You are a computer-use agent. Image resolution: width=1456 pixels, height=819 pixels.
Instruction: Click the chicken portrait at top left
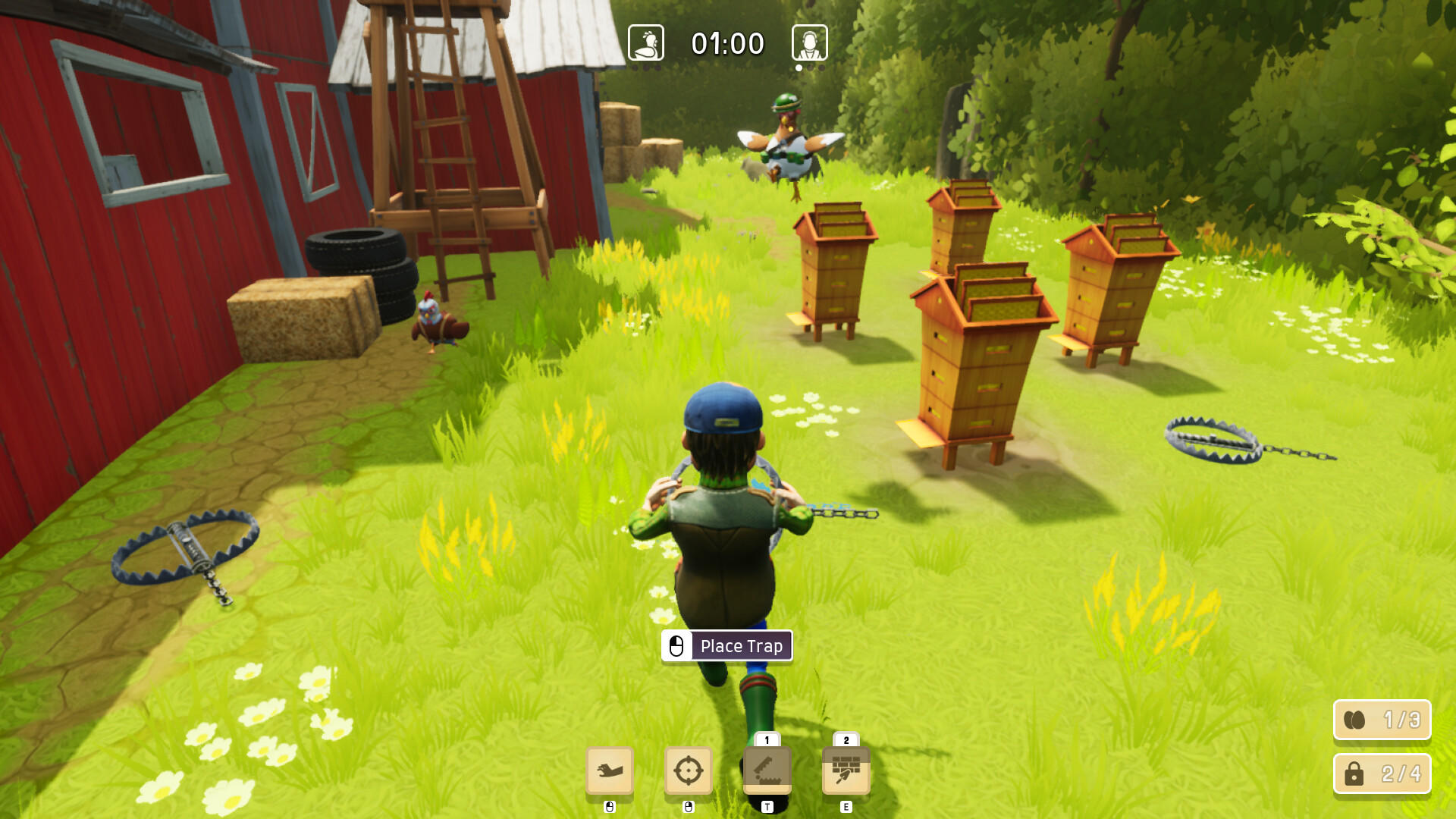[x=645, y=42]
